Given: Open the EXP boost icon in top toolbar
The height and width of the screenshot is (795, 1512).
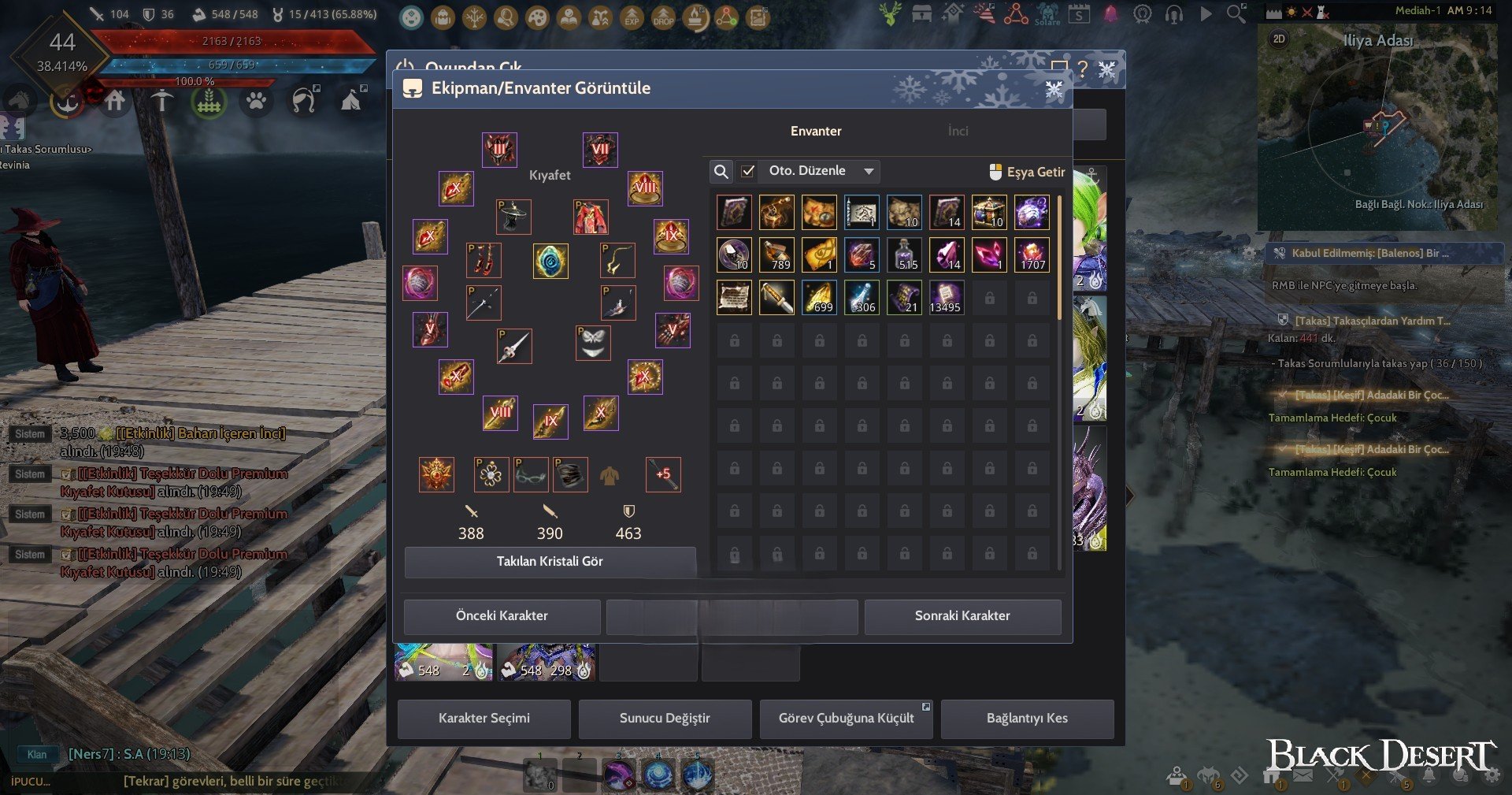Looking at the screenshot, I should point(630,17).
